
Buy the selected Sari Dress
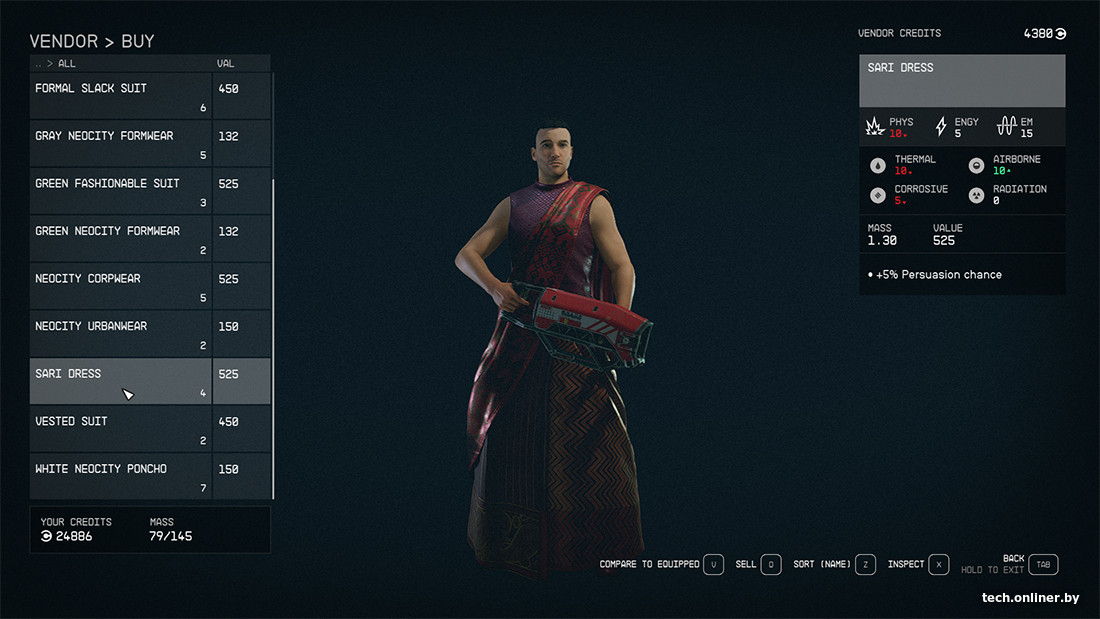point(120,381)
